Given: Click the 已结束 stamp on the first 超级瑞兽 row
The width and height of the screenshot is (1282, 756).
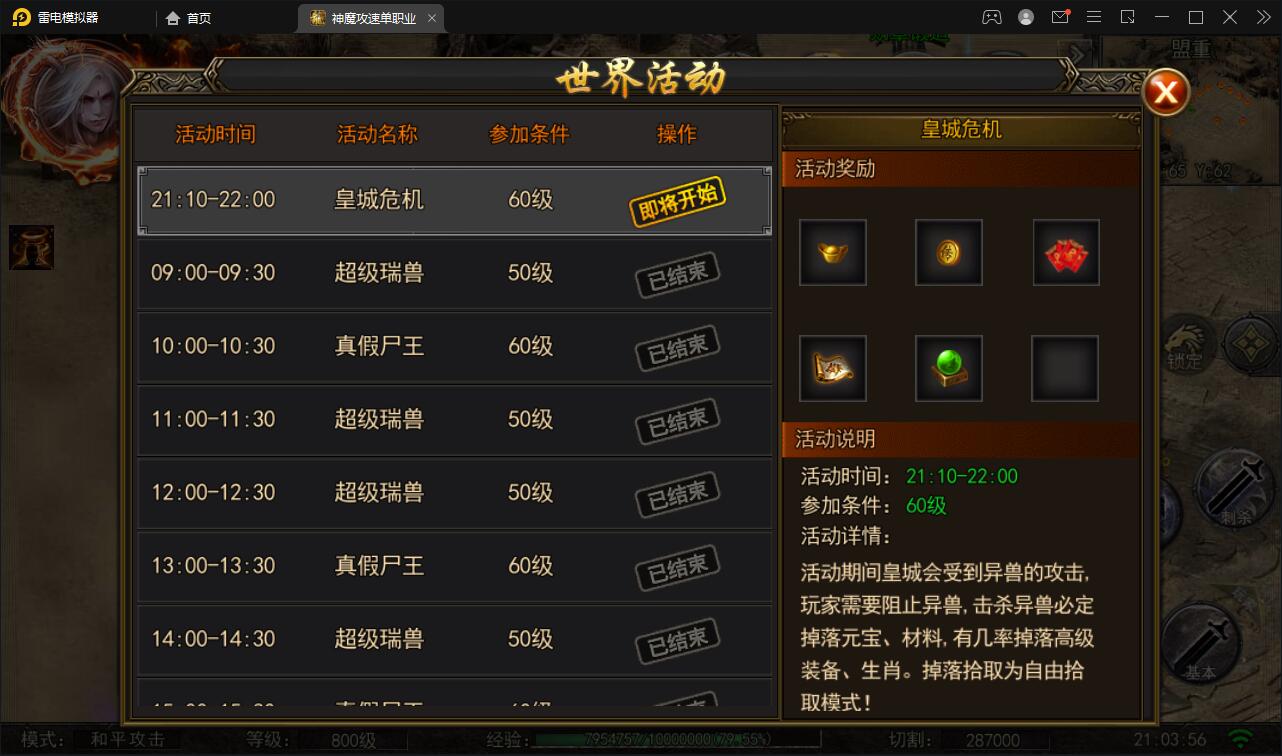Looking at the screenshot, I should click(x=677, y=273).
